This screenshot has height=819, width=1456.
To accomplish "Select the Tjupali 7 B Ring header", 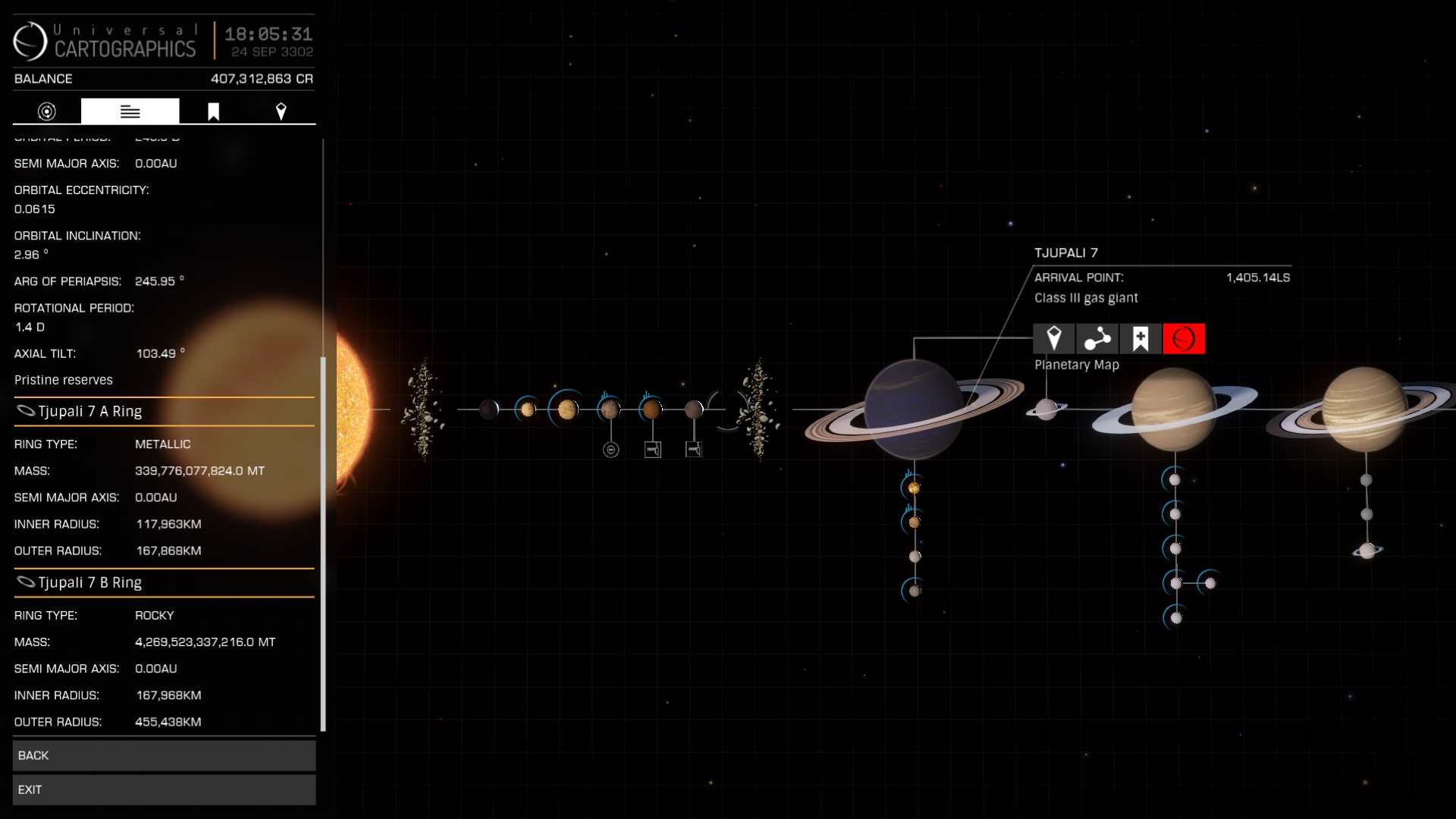I will point(164,582).
